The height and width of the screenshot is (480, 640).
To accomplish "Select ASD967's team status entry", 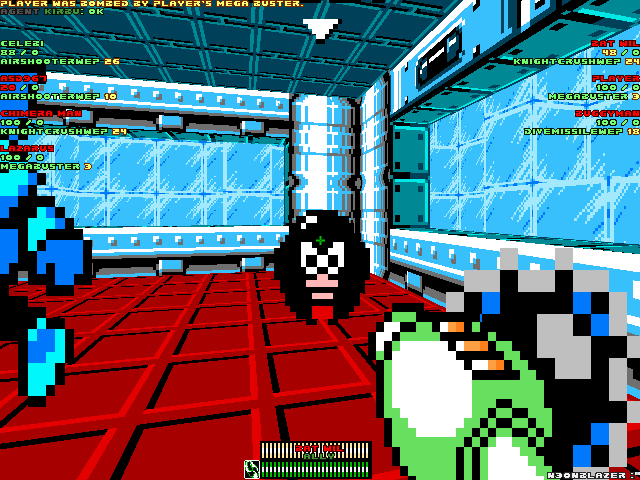I will 24,78.
